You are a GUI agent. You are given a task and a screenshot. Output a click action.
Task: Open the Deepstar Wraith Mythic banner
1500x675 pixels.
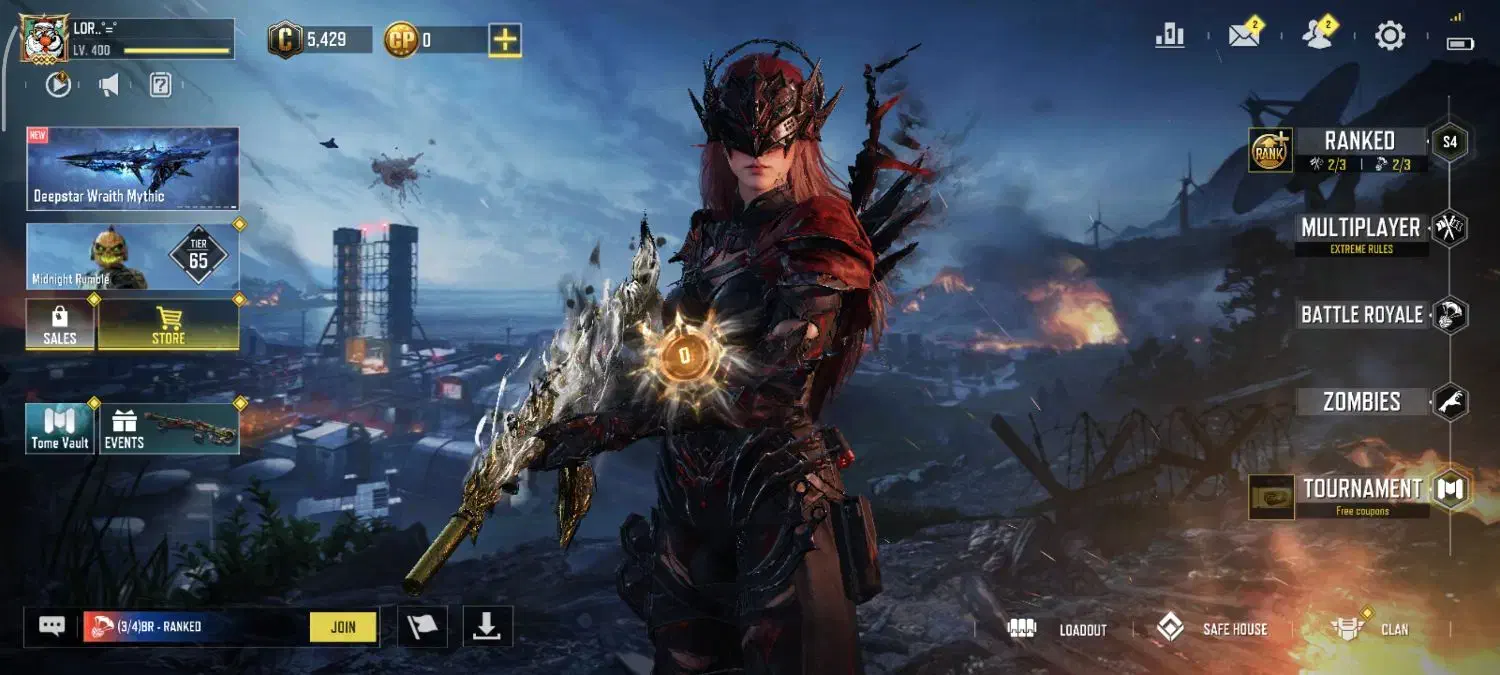tap(133, 169)
